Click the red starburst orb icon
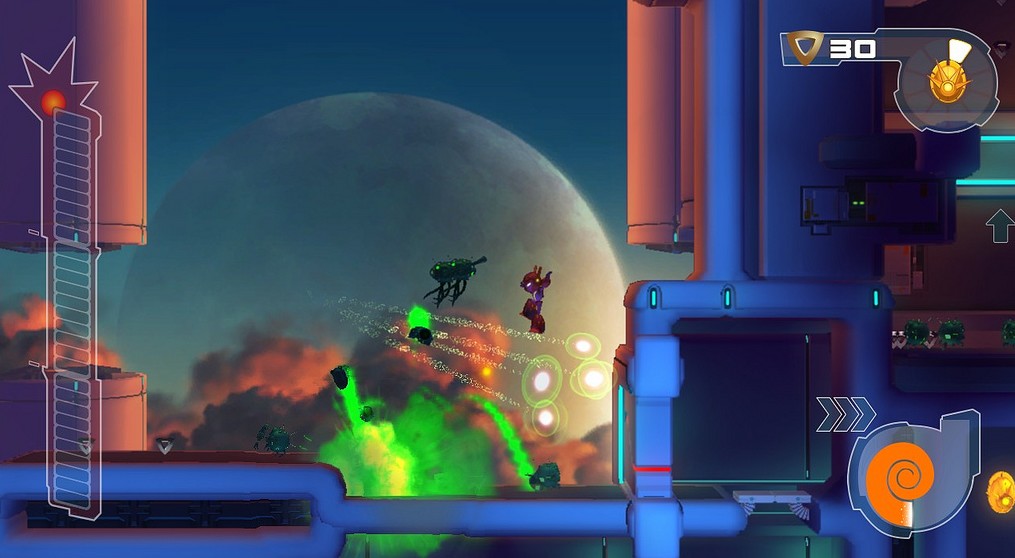1015x558 pixels. pos(53,100)
